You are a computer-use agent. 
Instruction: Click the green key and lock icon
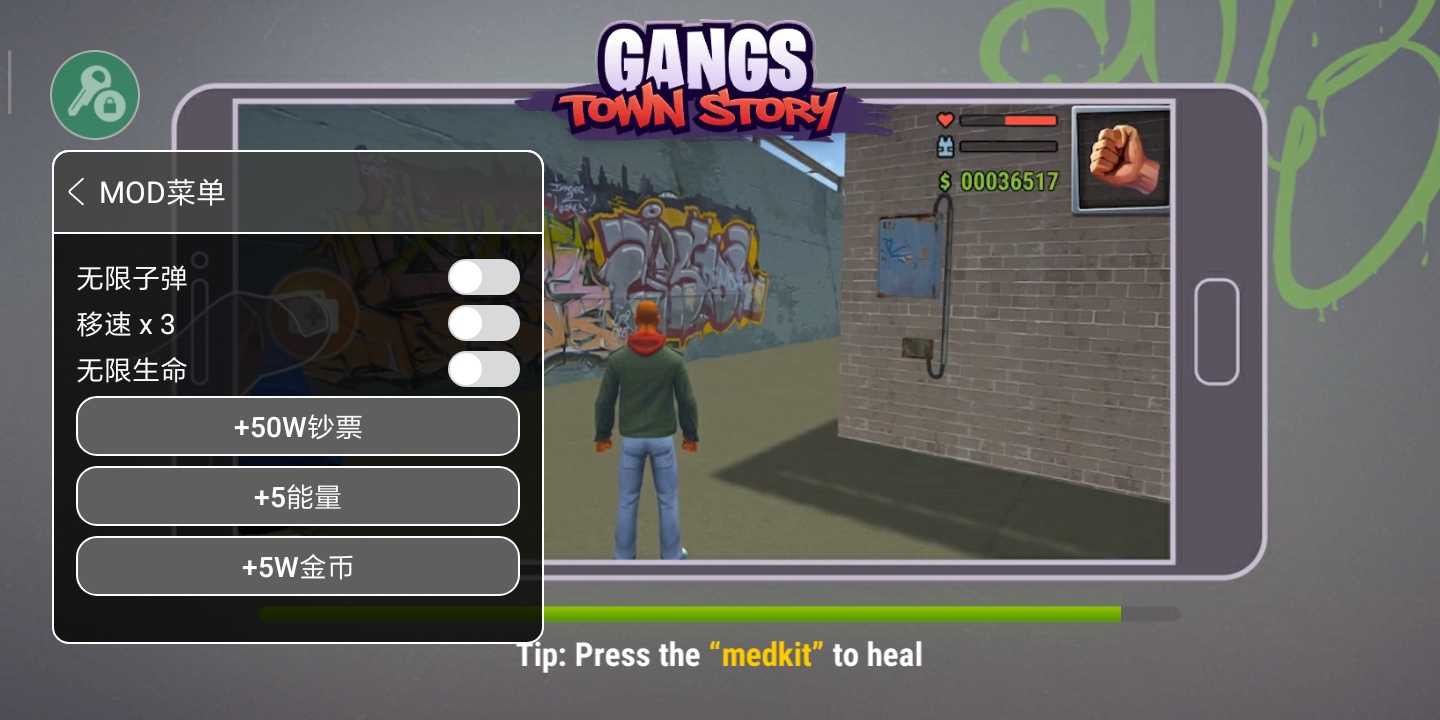coord(95,96)
